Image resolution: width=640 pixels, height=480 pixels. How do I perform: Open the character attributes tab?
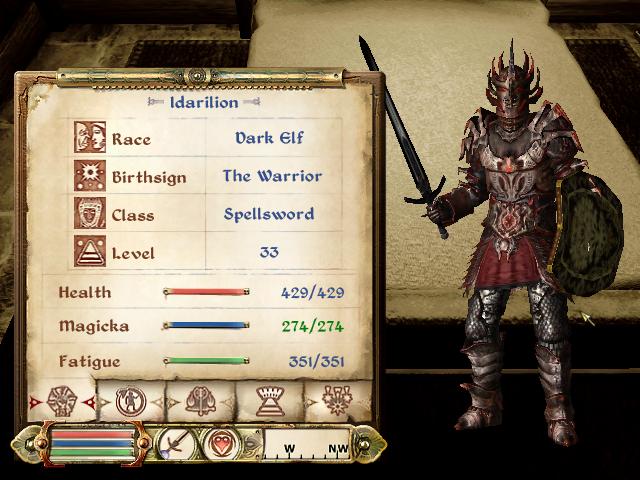61,400
